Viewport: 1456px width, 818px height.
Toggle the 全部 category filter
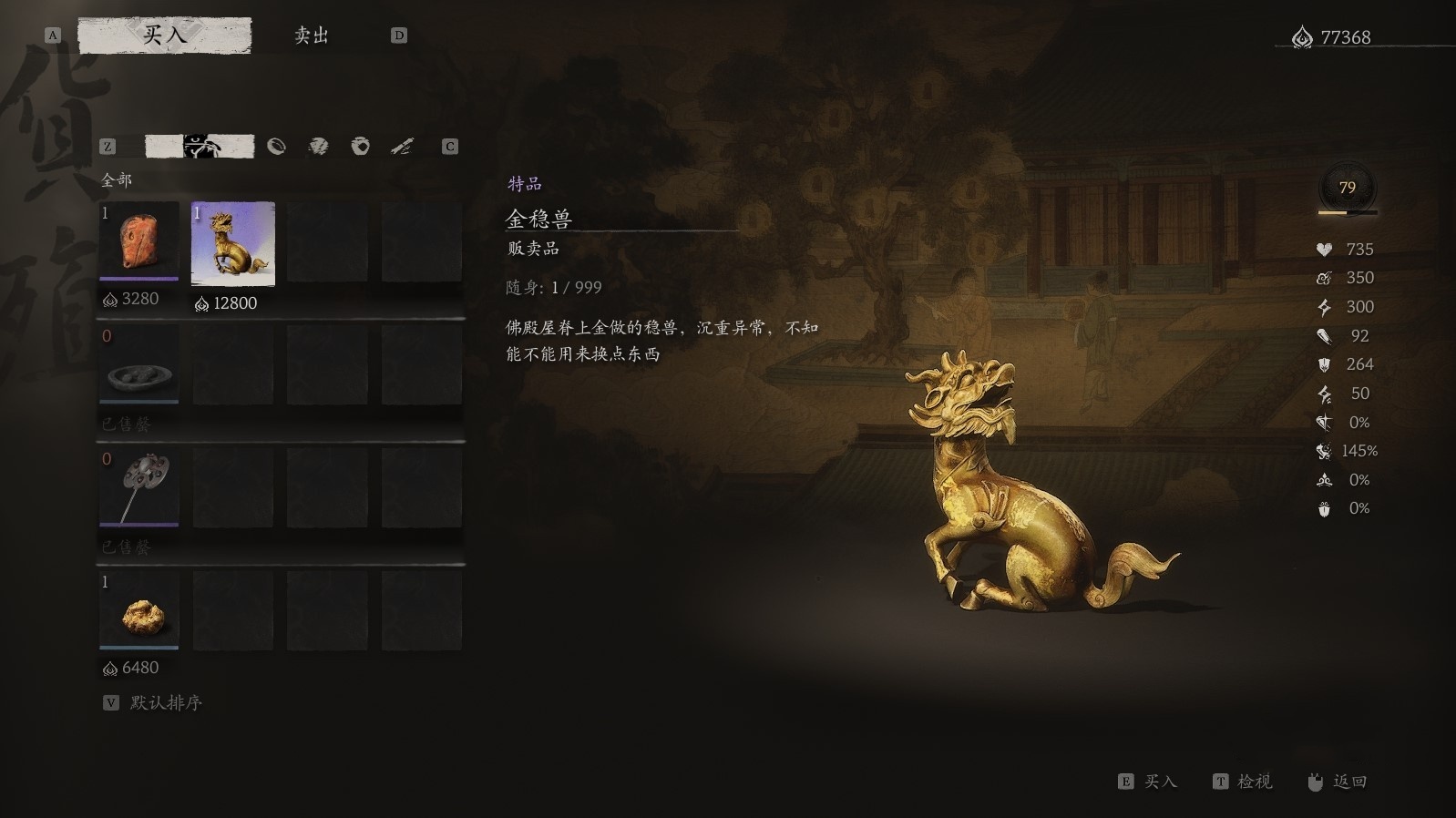[119, 180]
